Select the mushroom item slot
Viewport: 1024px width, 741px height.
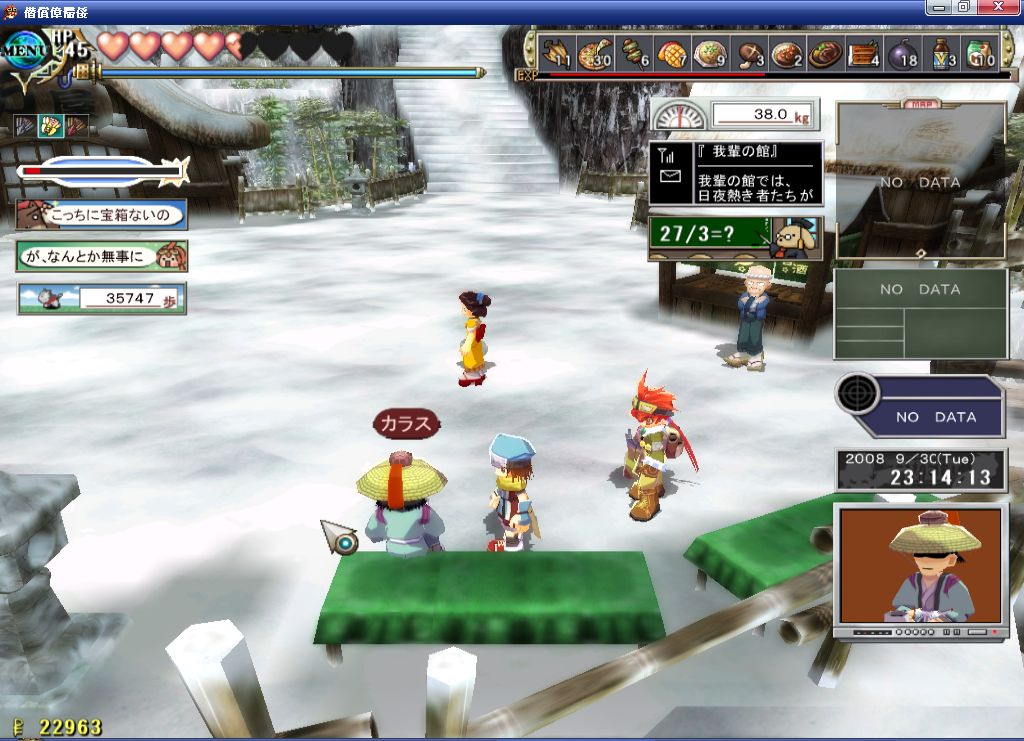click(x=749, y=52)
